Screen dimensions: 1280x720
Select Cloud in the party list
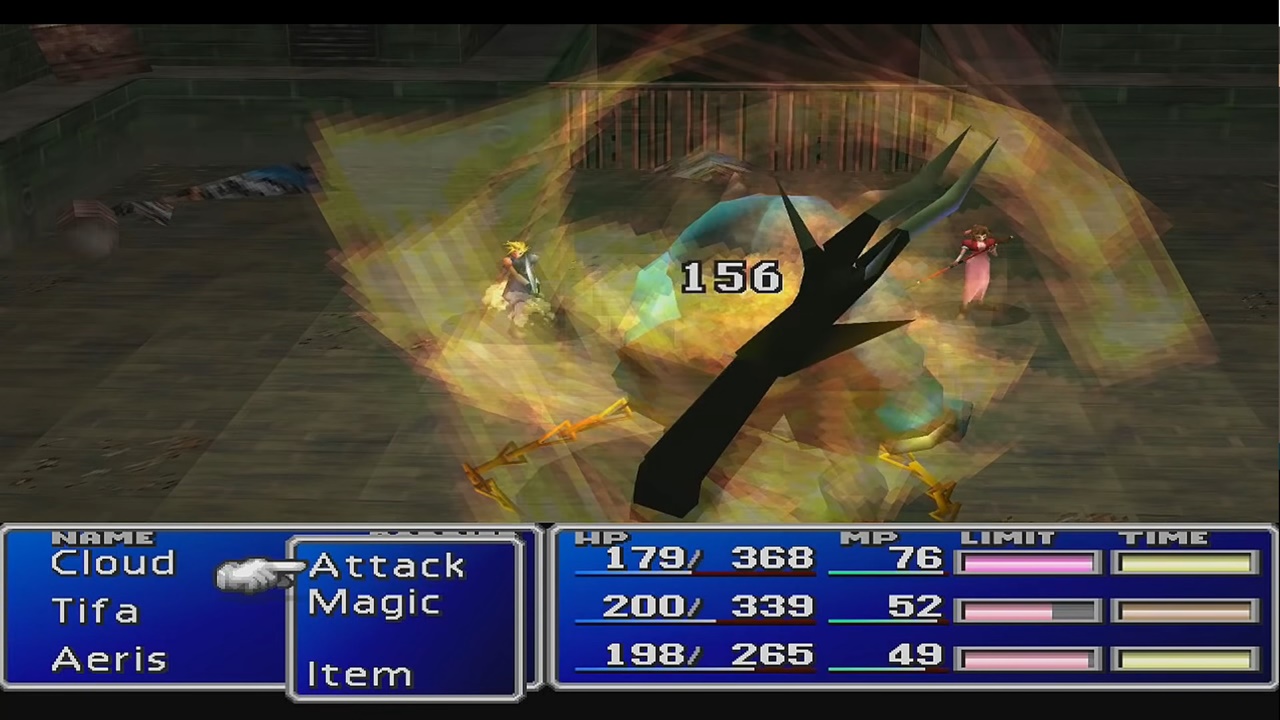tap(112, 562)
